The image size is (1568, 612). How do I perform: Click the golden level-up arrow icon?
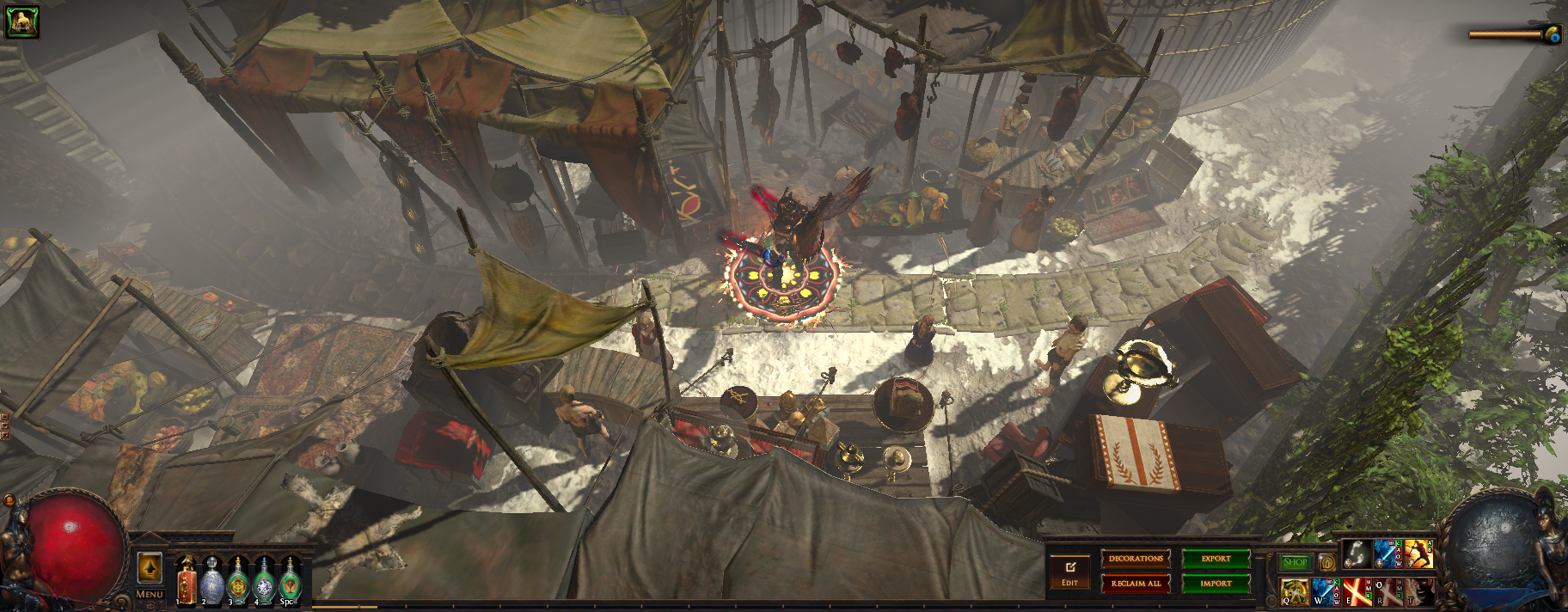(x=150, y=568)
